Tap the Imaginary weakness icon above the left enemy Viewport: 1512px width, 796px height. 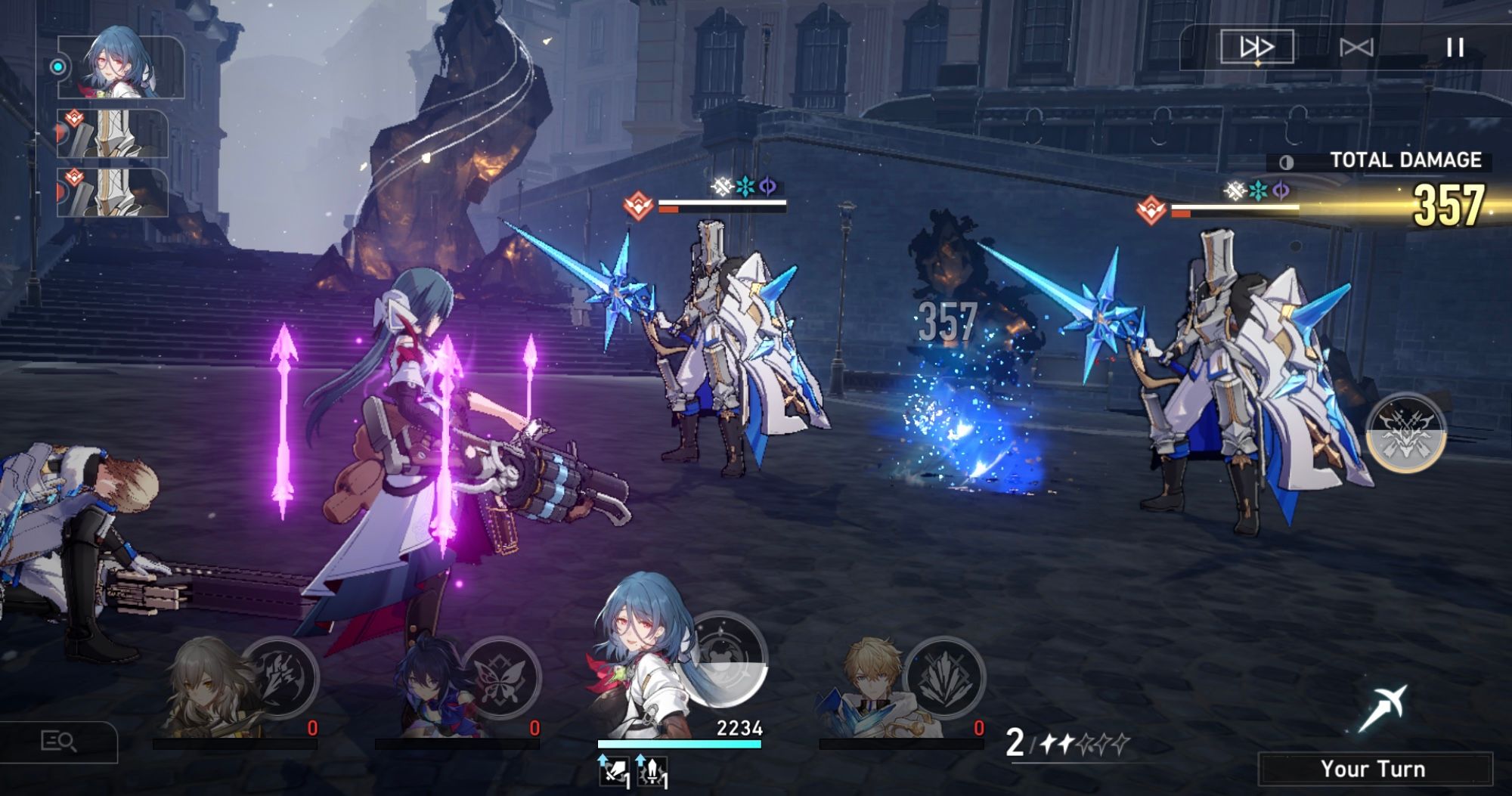tap(722, 187)
